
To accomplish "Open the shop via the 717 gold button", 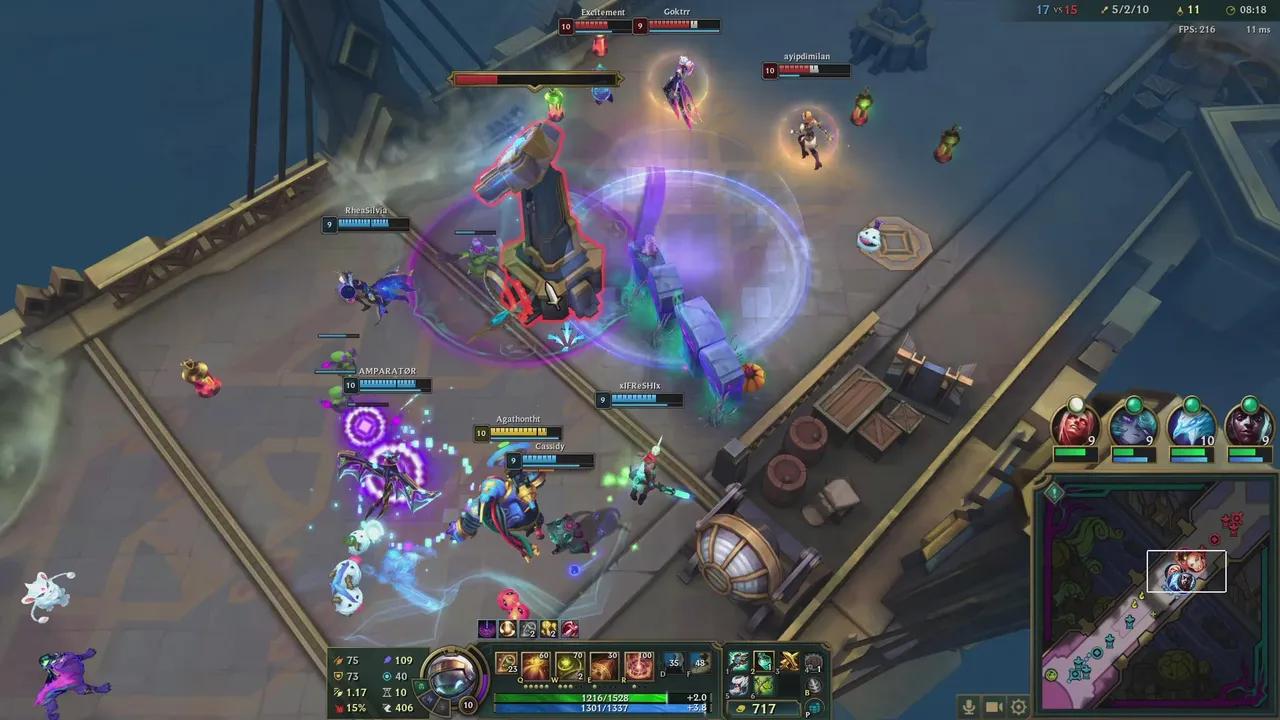I will pyautogui.click(x=765, y=707).
